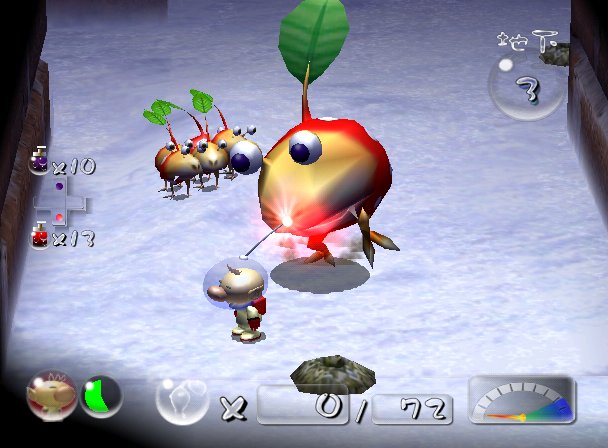Select the purple ultra-bitter spray icon
This screenshot has height=448, width=608.
39,162
